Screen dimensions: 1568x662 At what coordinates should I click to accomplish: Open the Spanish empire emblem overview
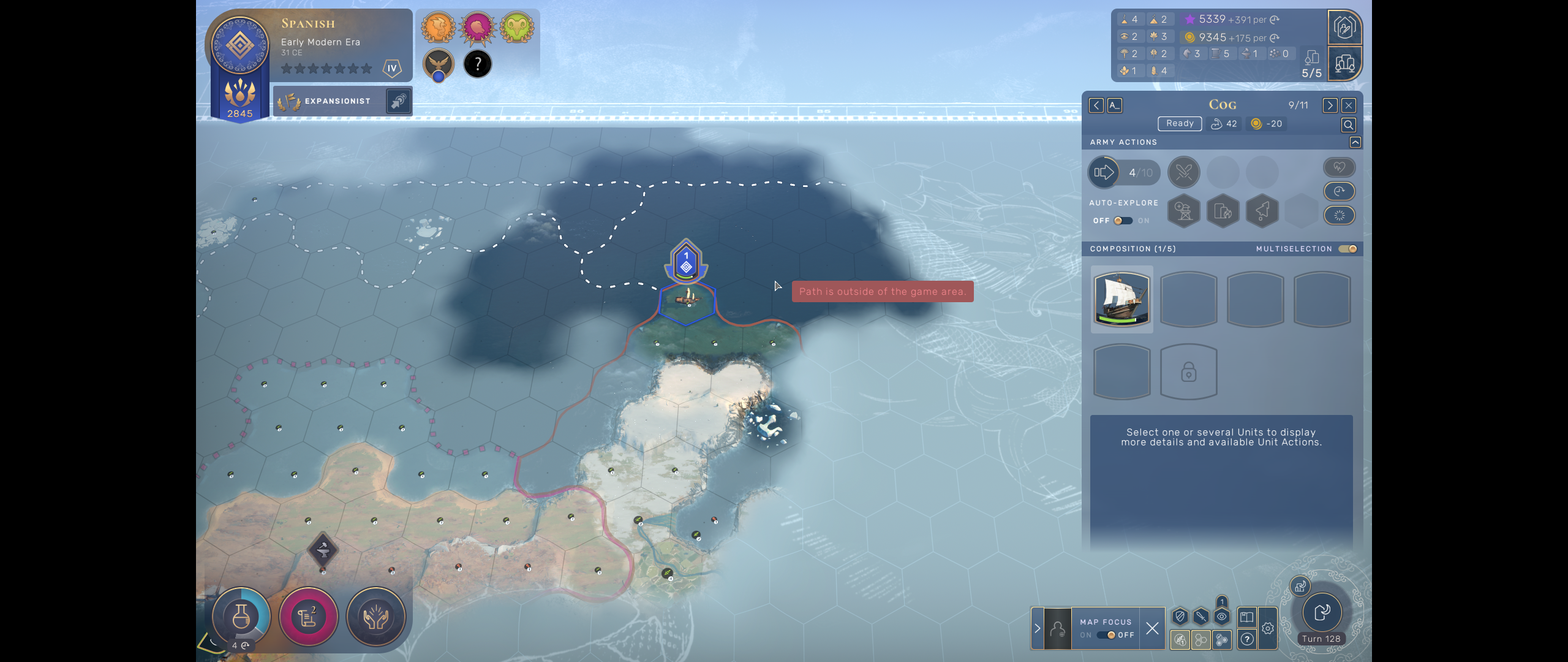tap(240, 46)
